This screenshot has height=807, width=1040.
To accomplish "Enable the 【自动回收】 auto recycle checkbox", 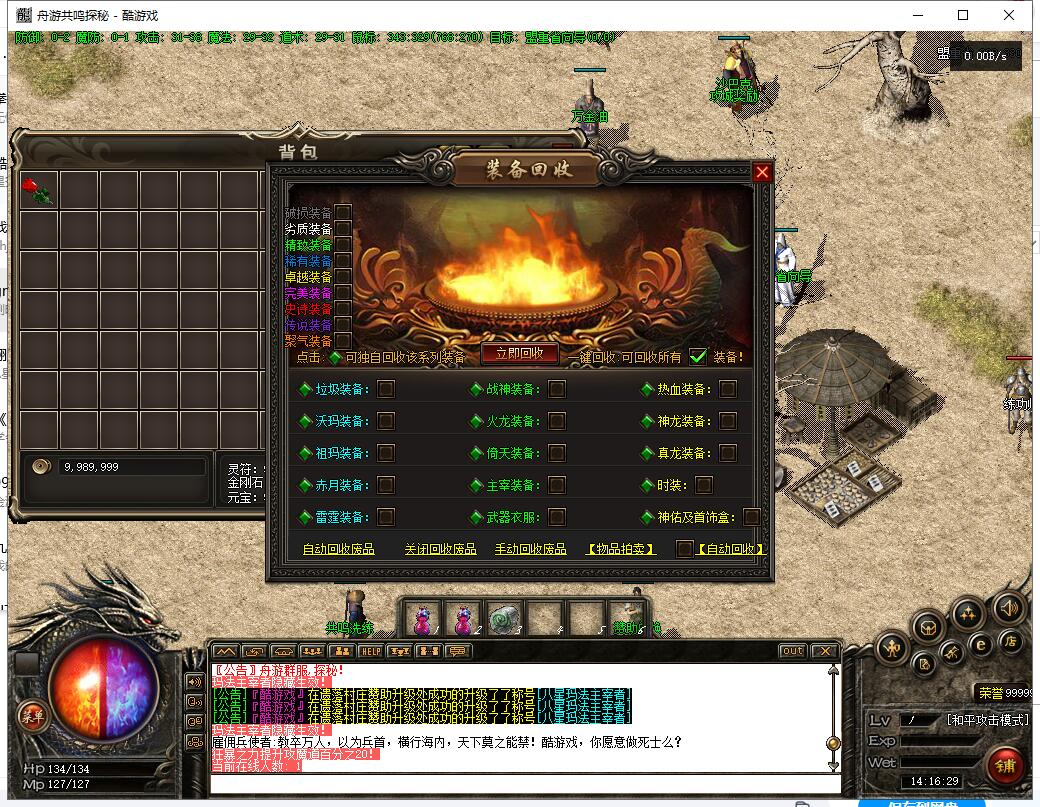I will point(684,548).
